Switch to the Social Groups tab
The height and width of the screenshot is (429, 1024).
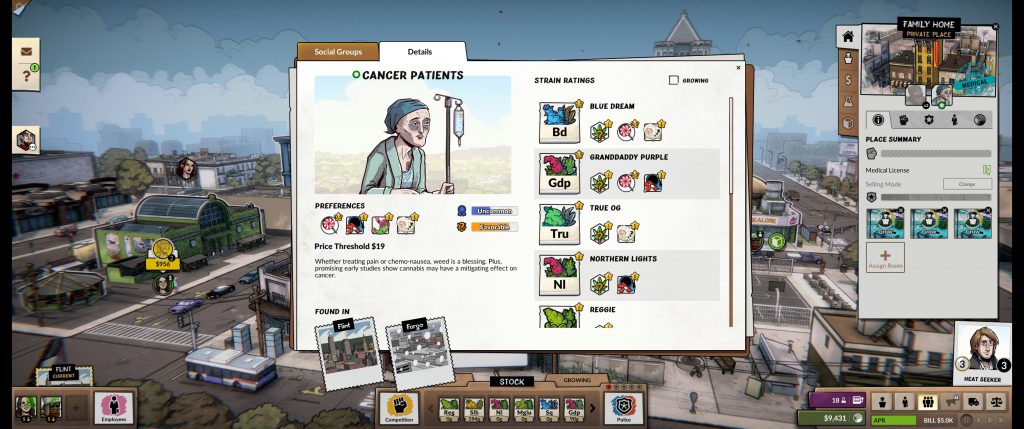click(x=336, y=52)
